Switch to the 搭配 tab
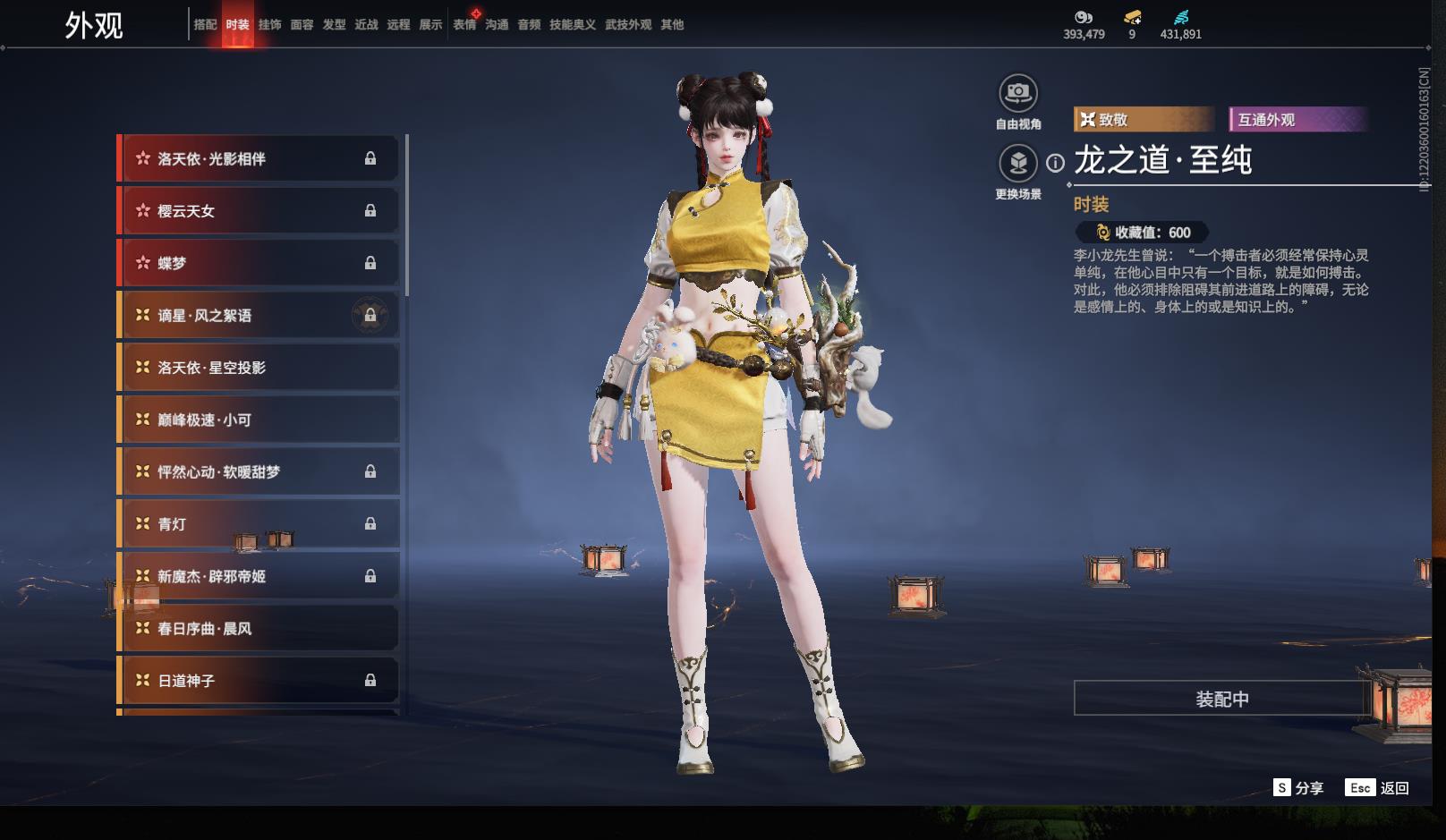The height and width of the screenshot is (840, 1446). 205,25
